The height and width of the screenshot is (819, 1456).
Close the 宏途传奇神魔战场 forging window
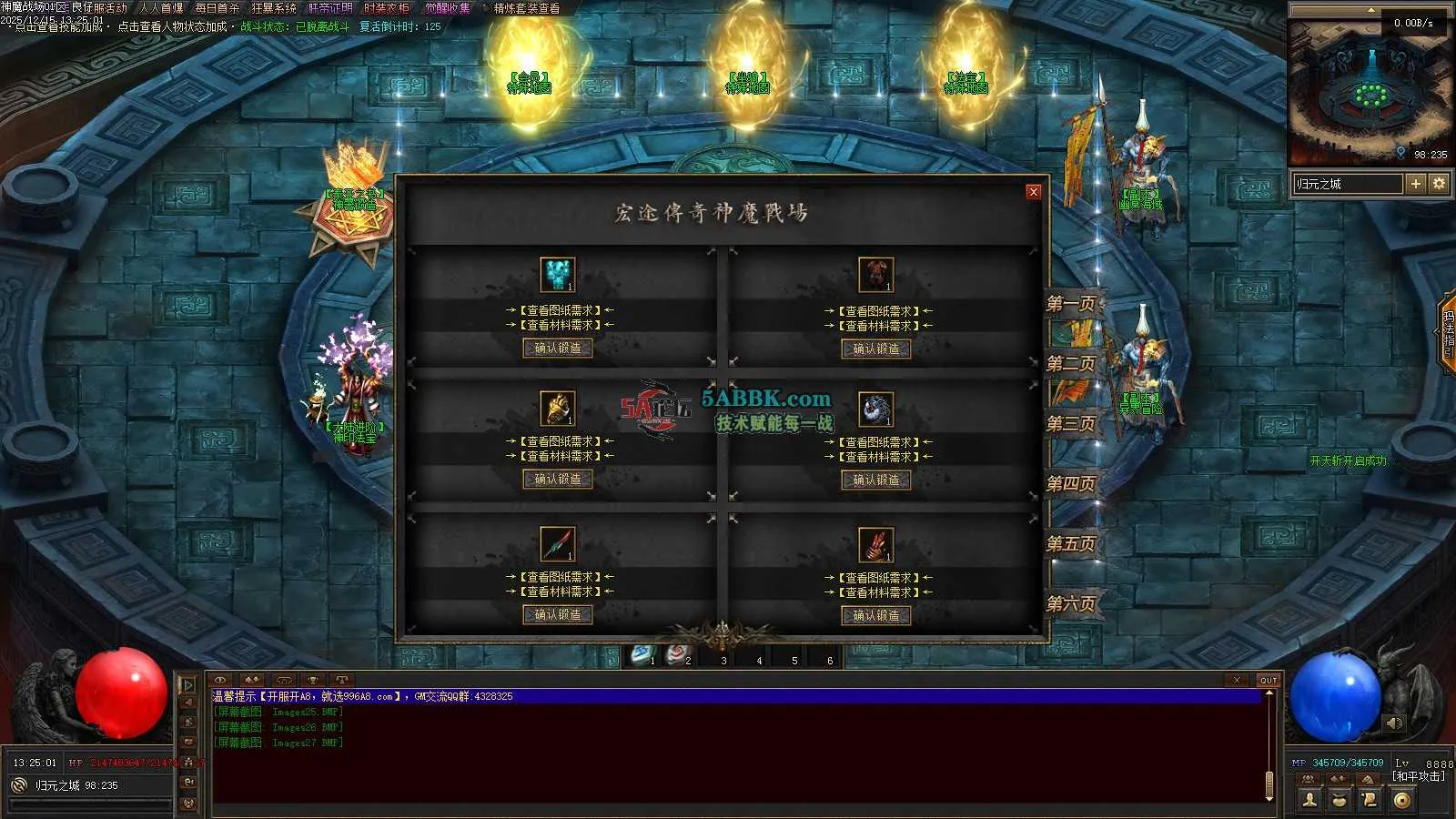click(x=1033, y=191)
